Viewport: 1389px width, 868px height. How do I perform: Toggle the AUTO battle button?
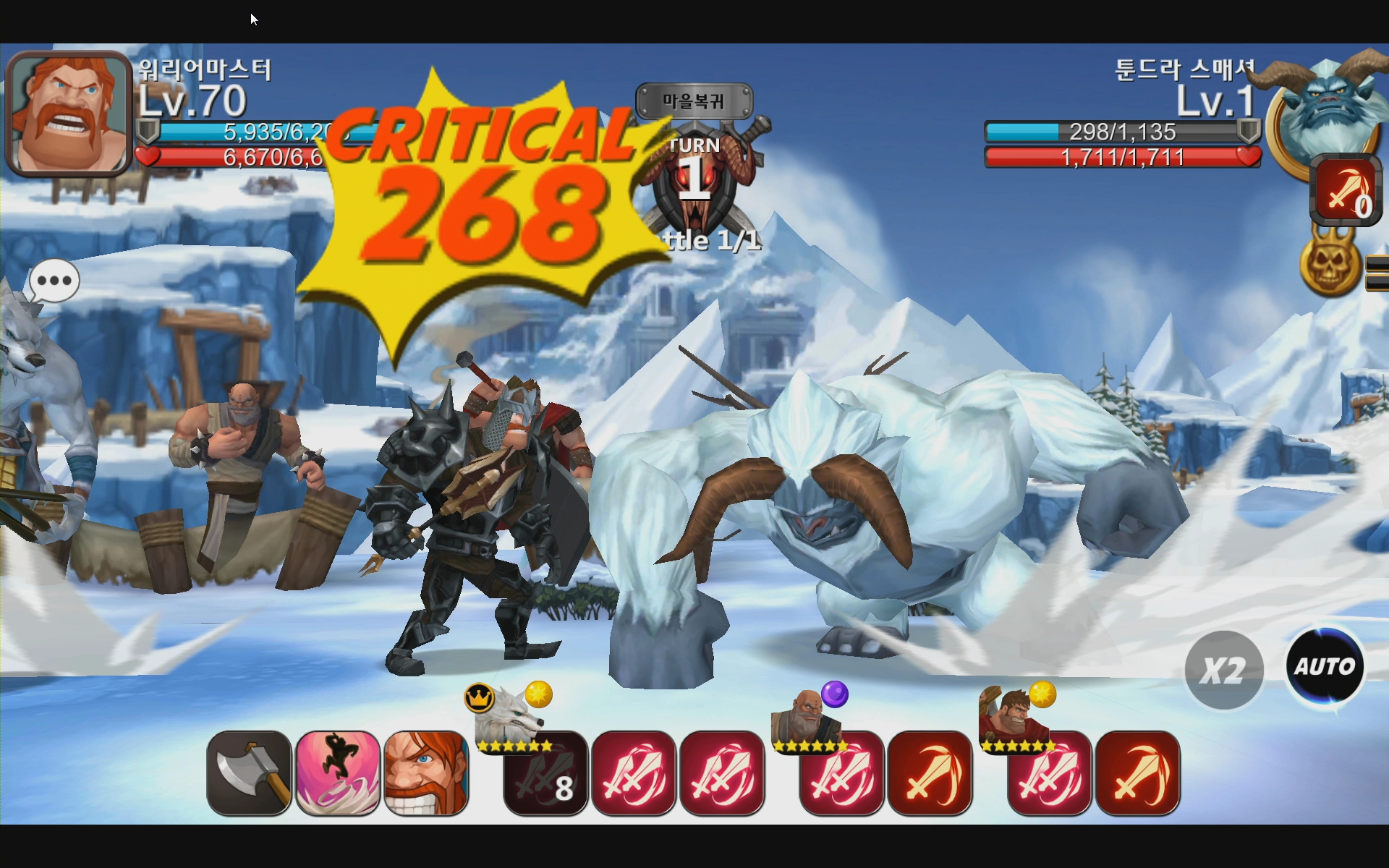coord(1325,665)
